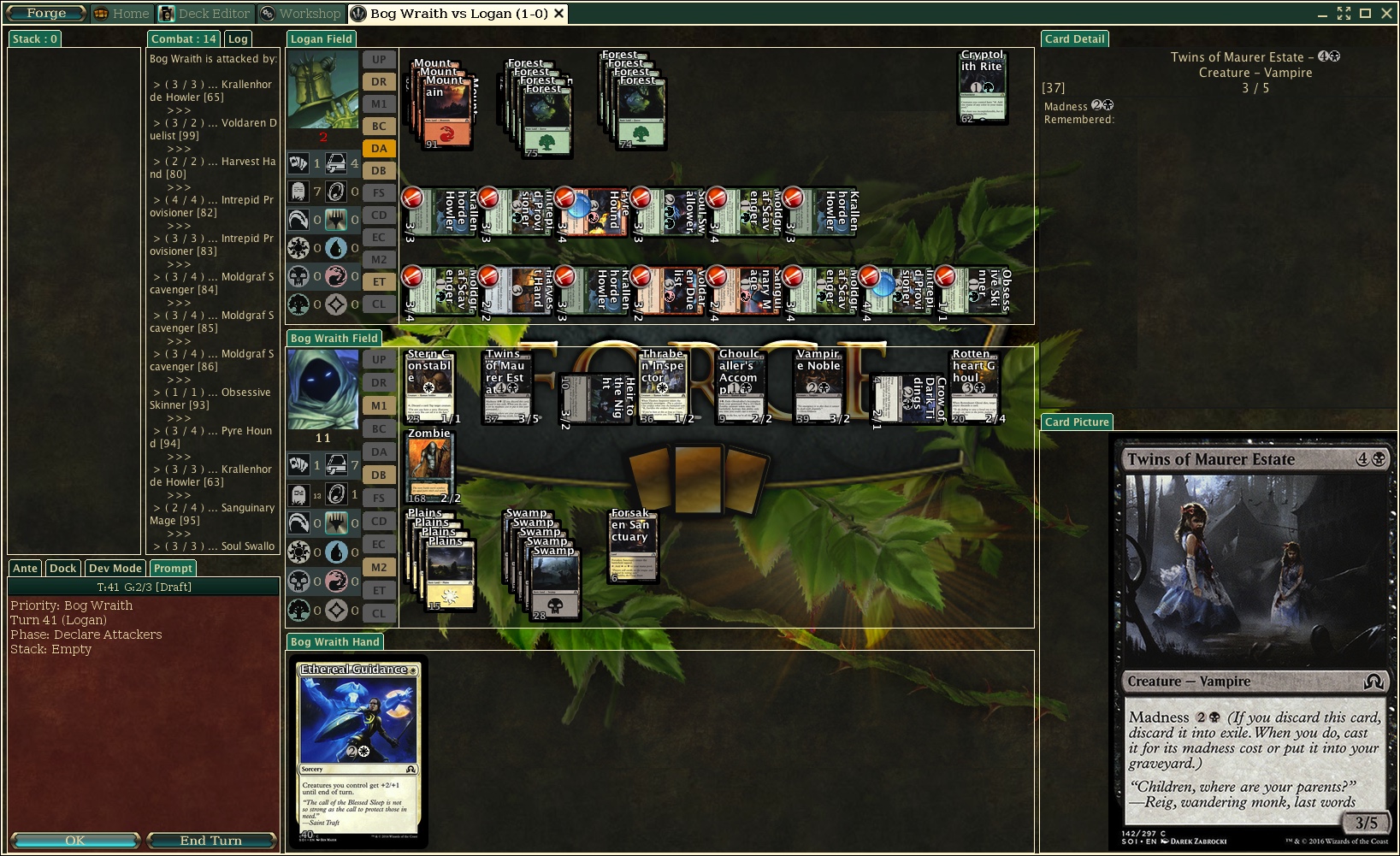Switch to the Home tab
This screenshot has width=1400, height=856.
pyautogui.click(x=121, y=14)
